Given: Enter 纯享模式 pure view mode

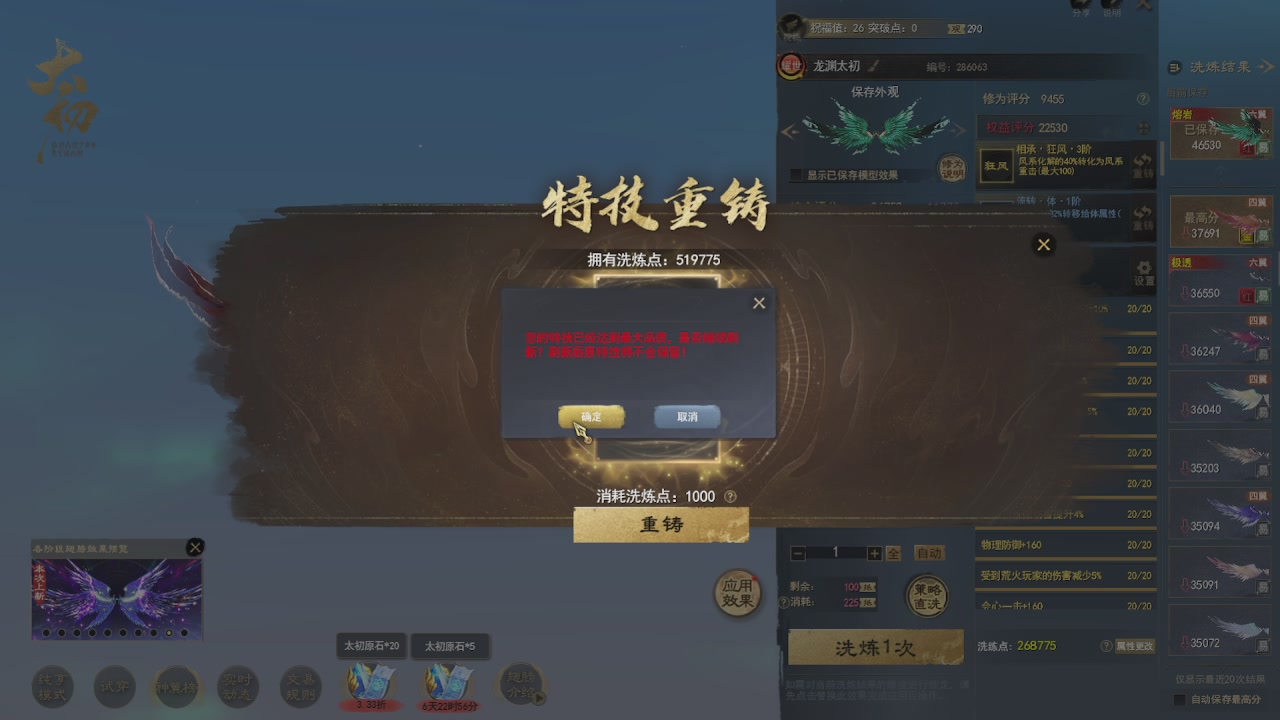Looking at the screenshot, I should point(52,686).
